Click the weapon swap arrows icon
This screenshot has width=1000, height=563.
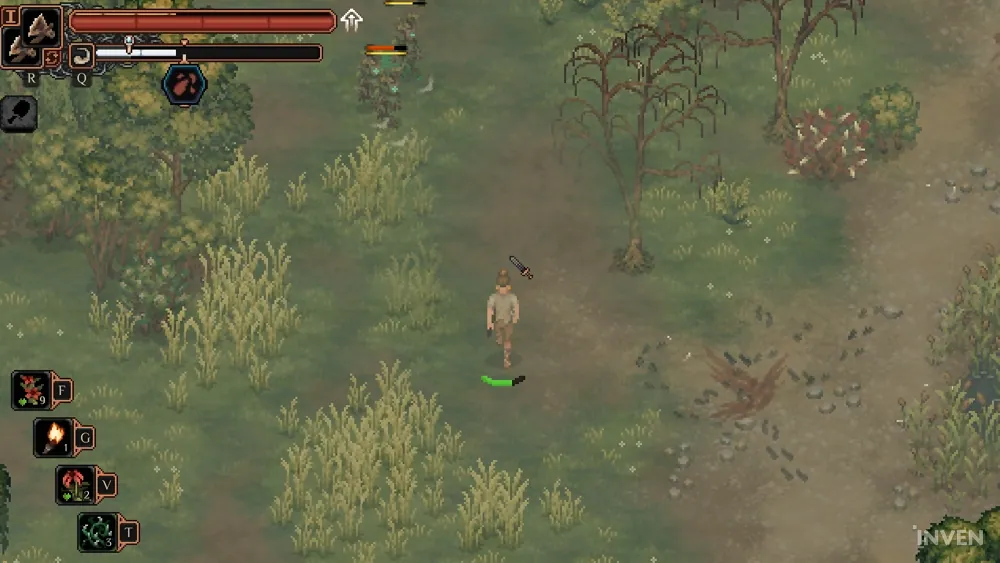[53, 58]
